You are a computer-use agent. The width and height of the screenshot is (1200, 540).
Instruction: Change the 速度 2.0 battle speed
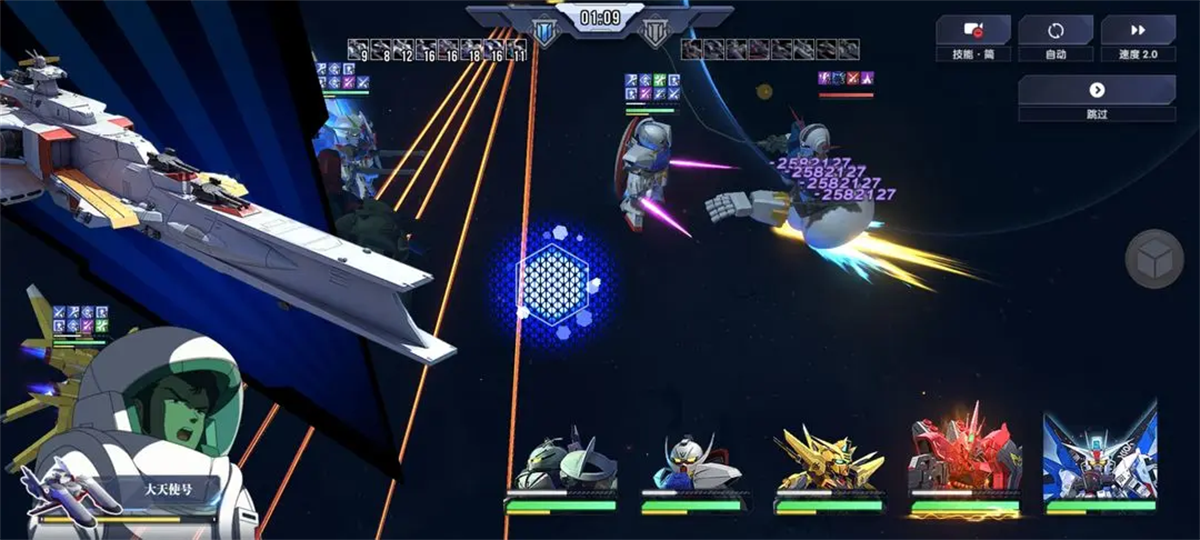(1137, 38)
